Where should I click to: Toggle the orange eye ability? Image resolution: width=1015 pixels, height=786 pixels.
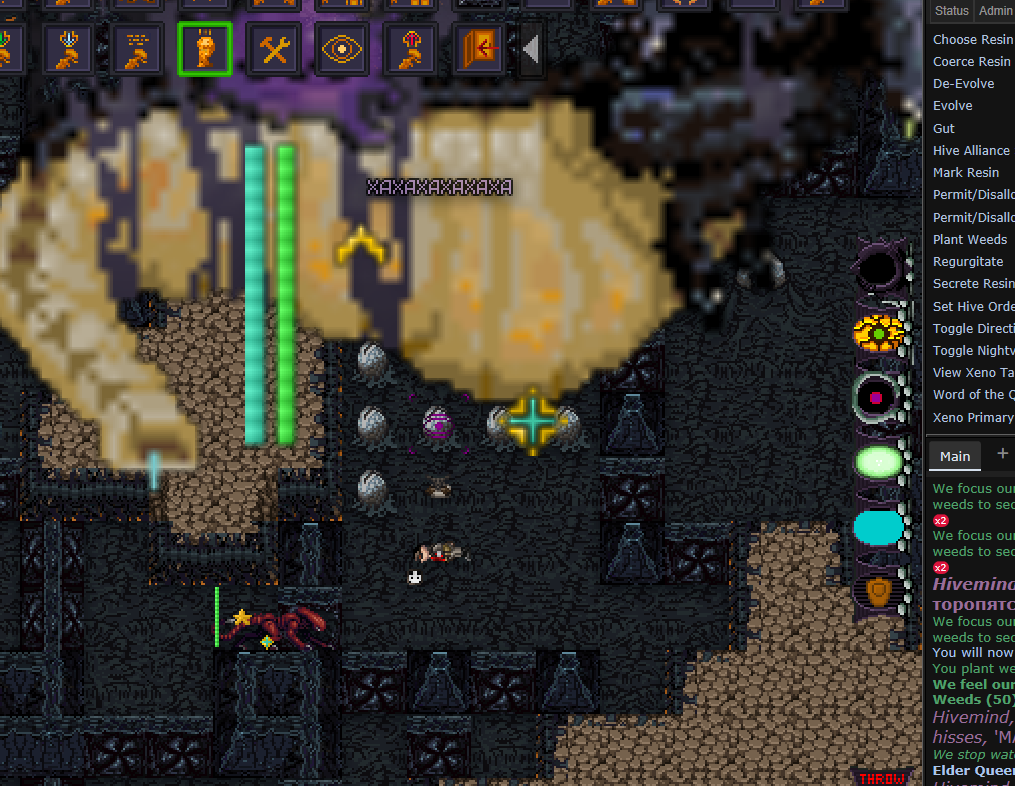point(341,49)
